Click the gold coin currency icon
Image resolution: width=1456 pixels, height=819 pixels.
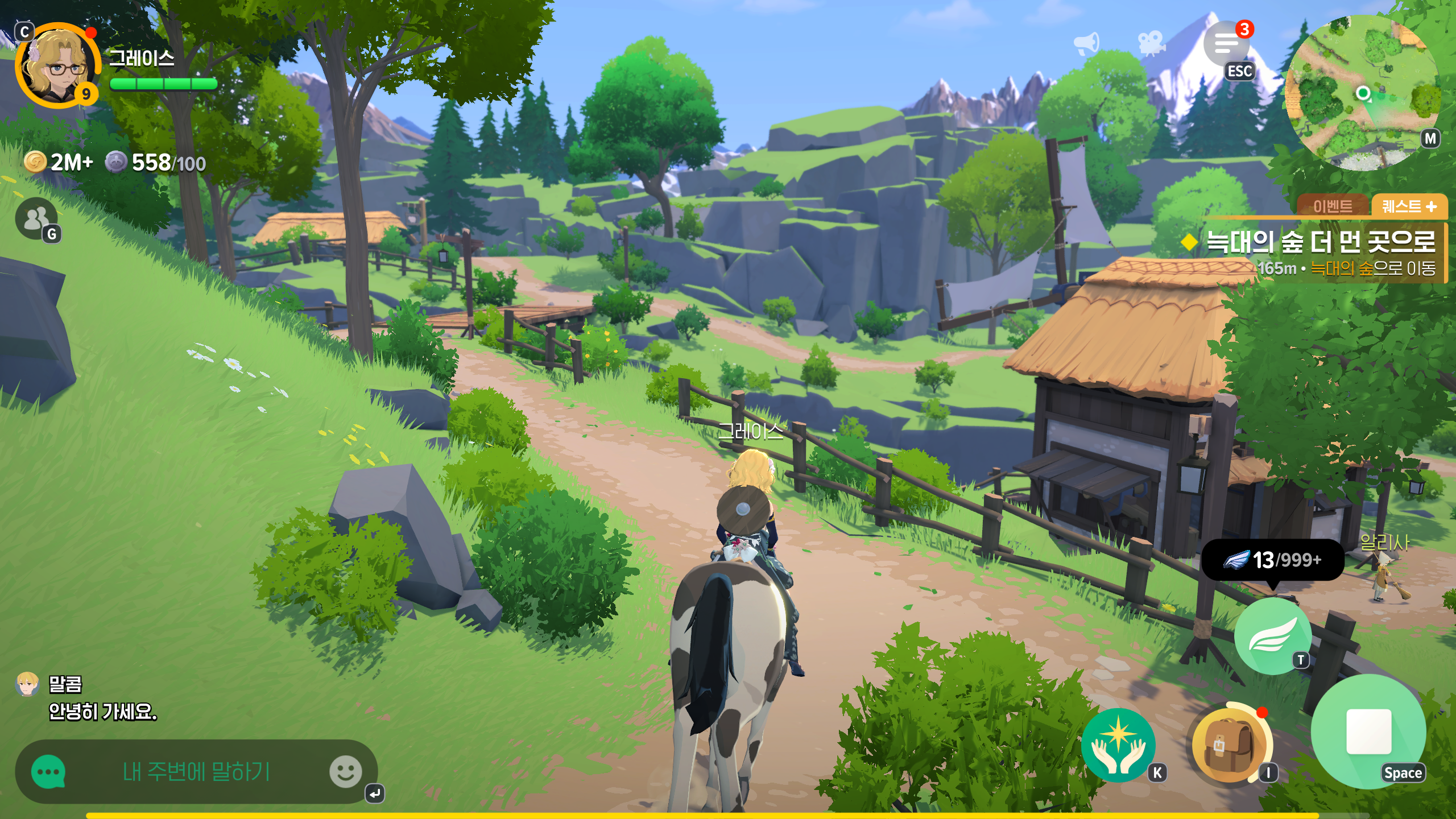coord(35,163)
